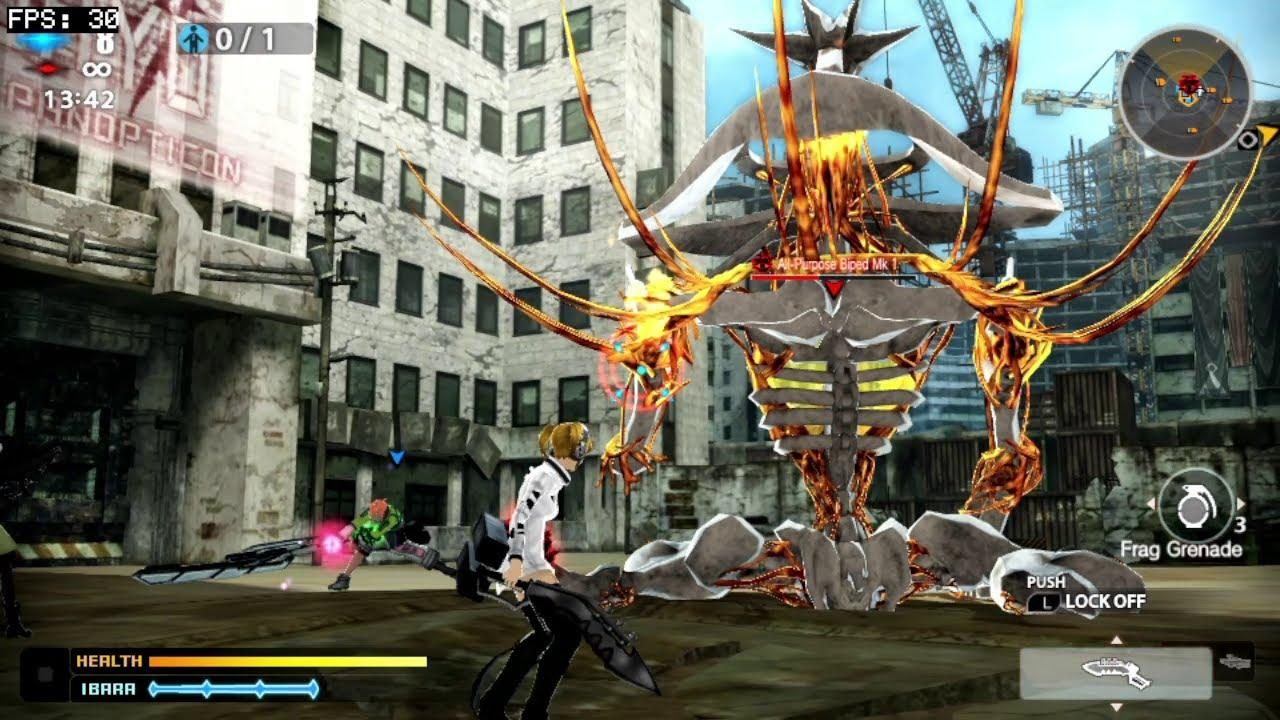
Task: Click the infinite ammo symbol
Action: tap(96, 70)
